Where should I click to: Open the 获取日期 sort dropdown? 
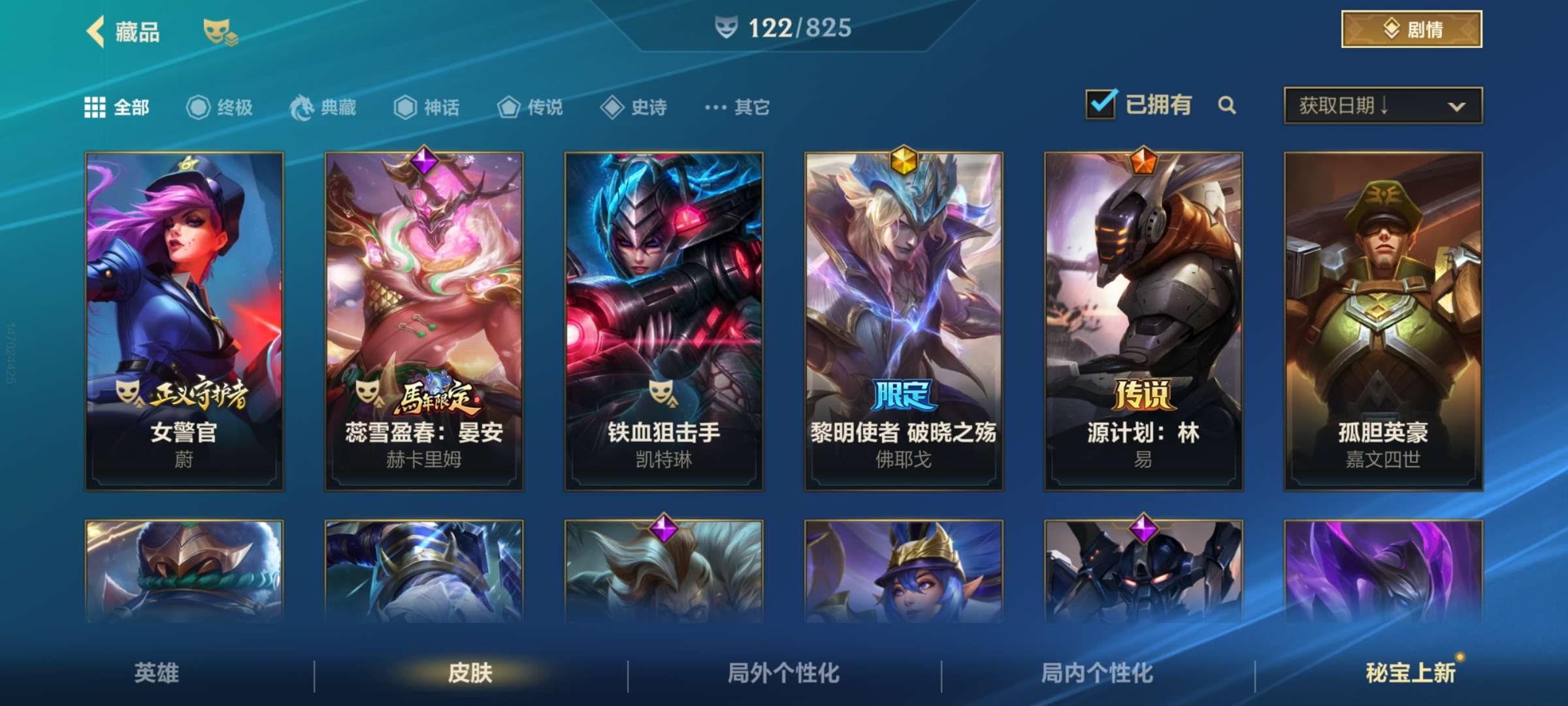(1382, 105)
